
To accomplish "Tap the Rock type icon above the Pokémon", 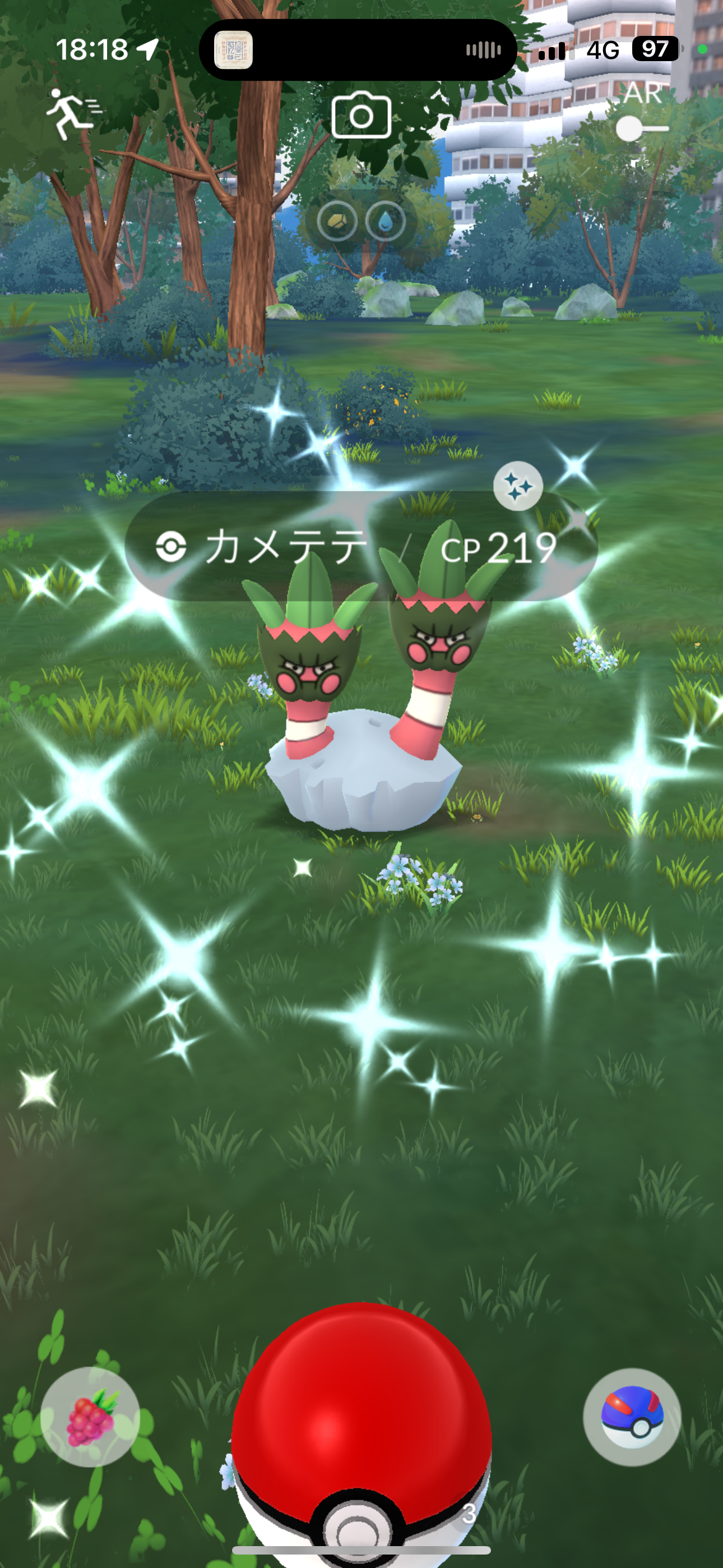I will (339, 221).
